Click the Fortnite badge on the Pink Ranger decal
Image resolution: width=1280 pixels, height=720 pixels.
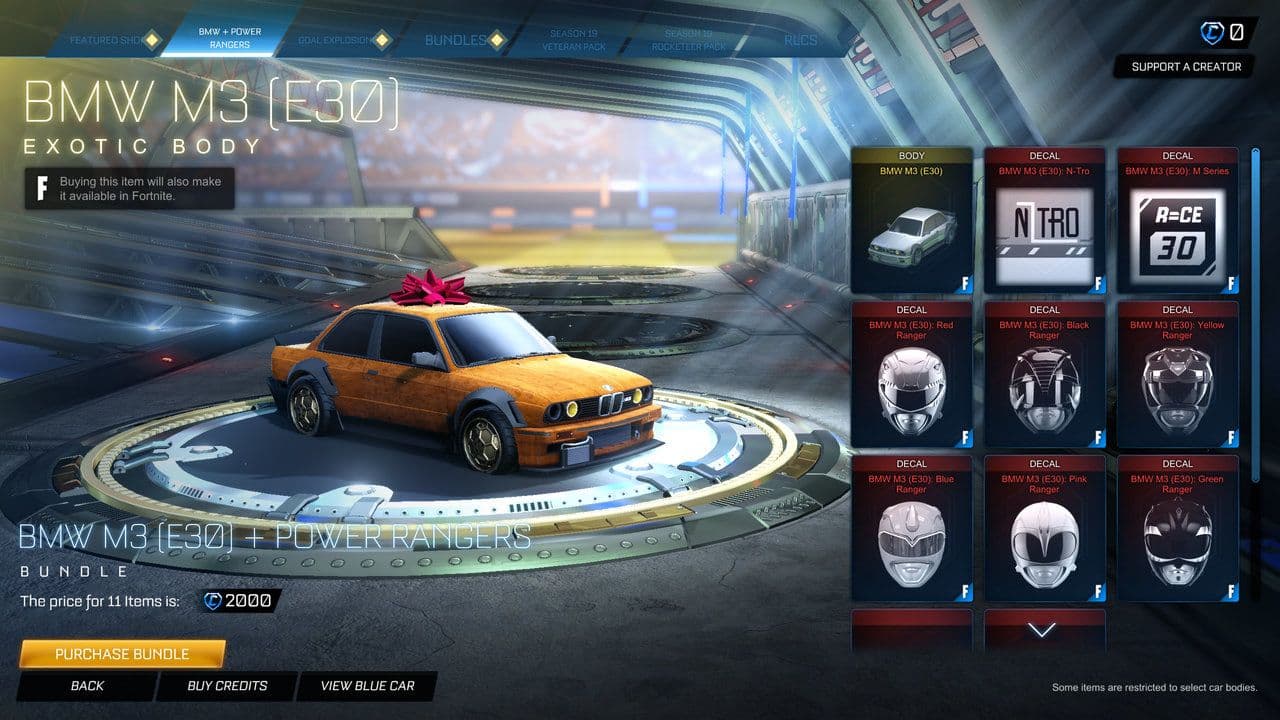1099,592
